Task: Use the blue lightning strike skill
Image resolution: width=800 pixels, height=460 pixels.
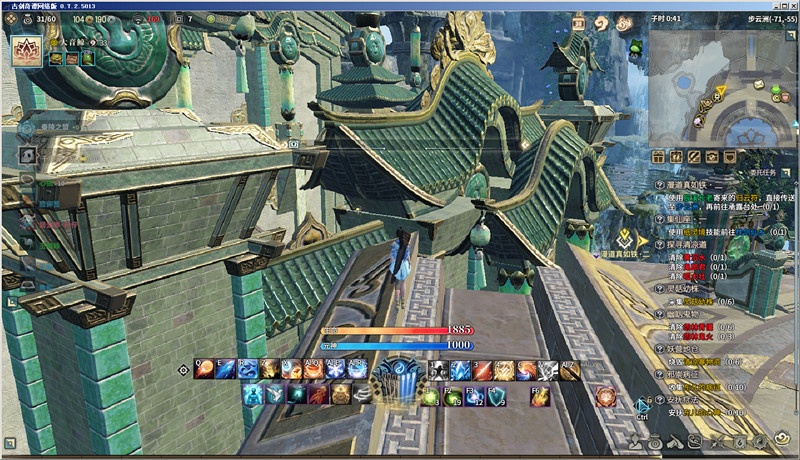Action: point(460,369)
